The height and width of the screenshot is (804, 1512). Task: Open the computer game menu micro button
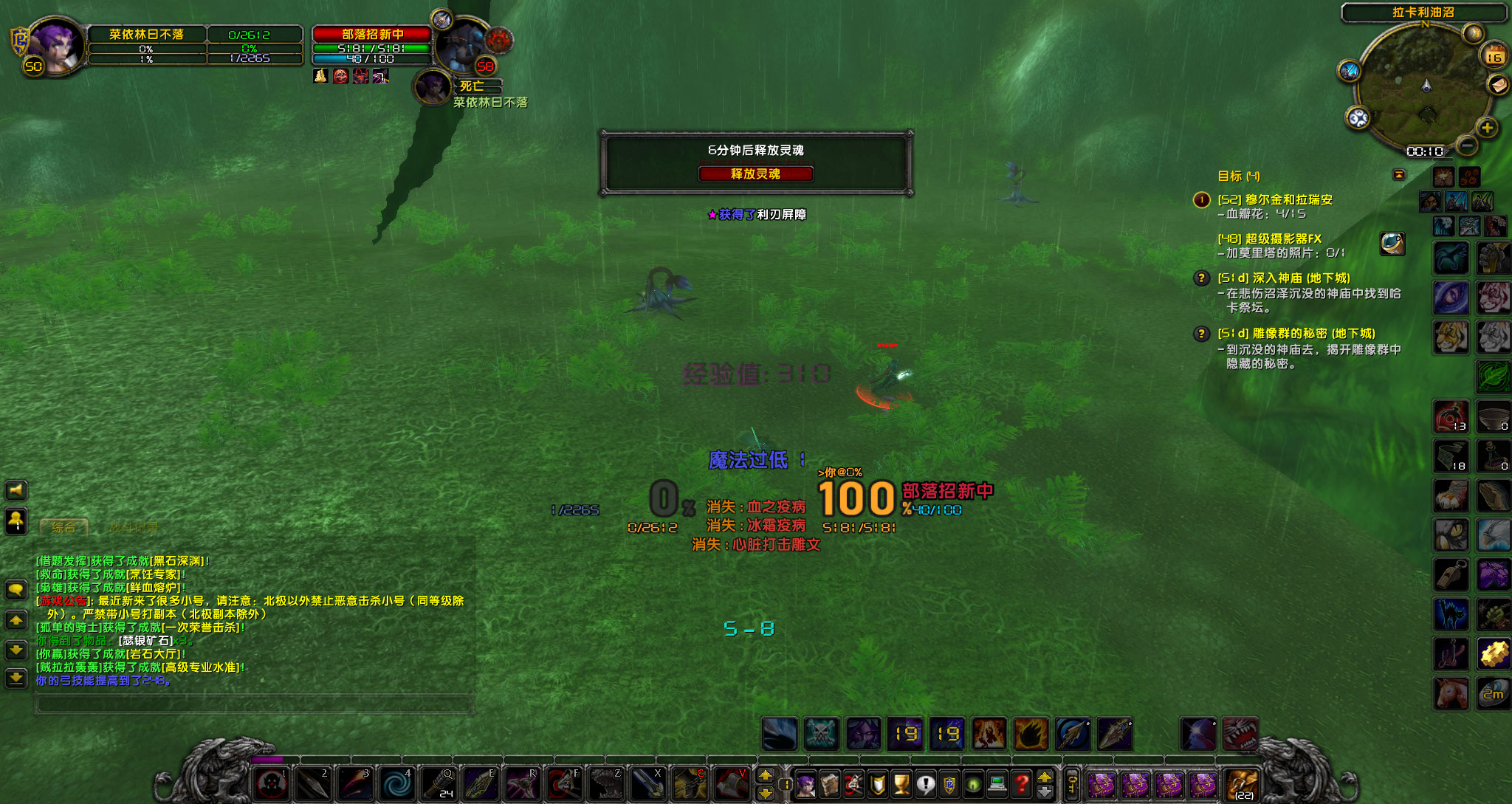pos(997,783)
